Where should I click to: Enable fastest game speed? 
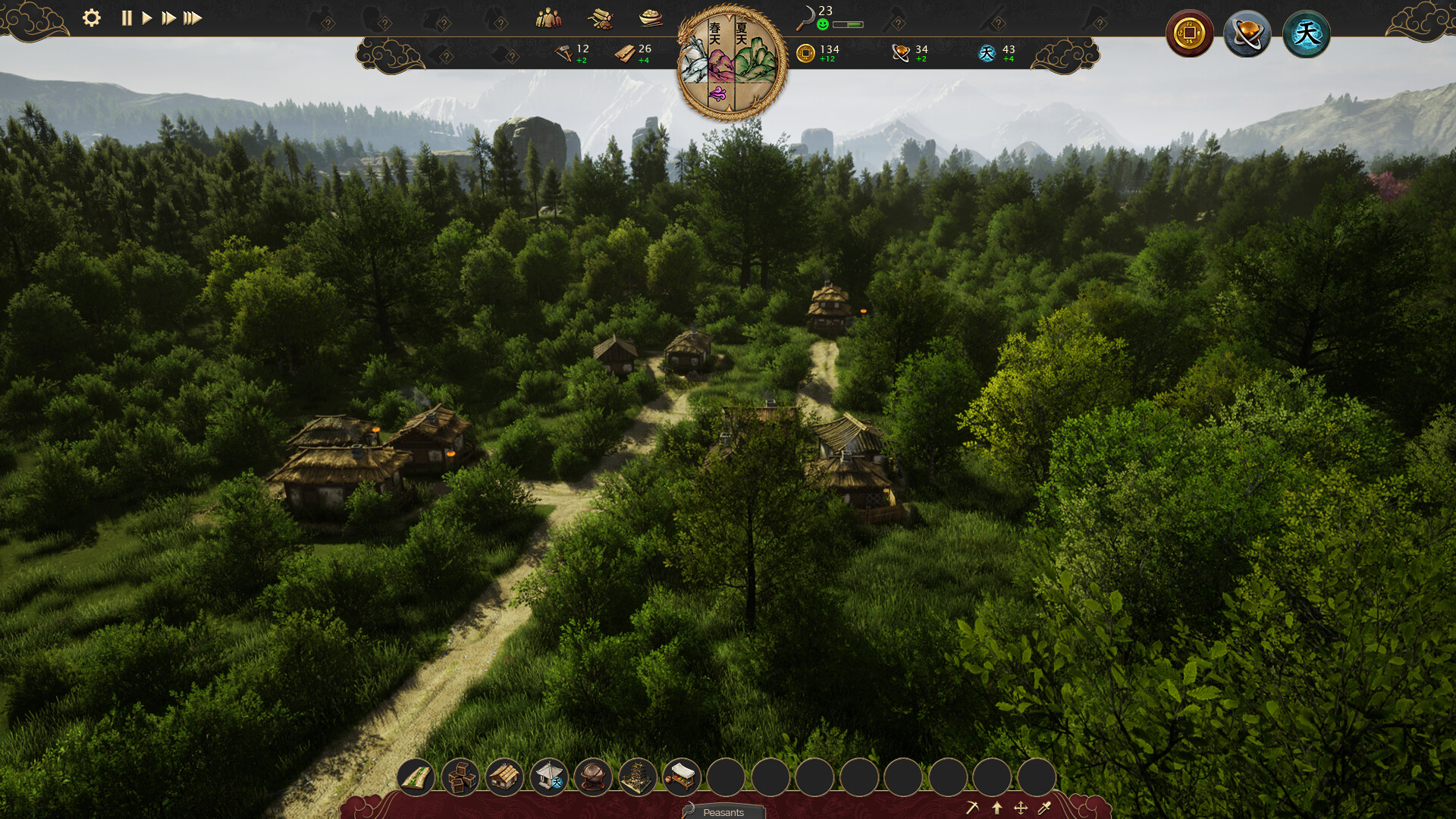(192, 19)
